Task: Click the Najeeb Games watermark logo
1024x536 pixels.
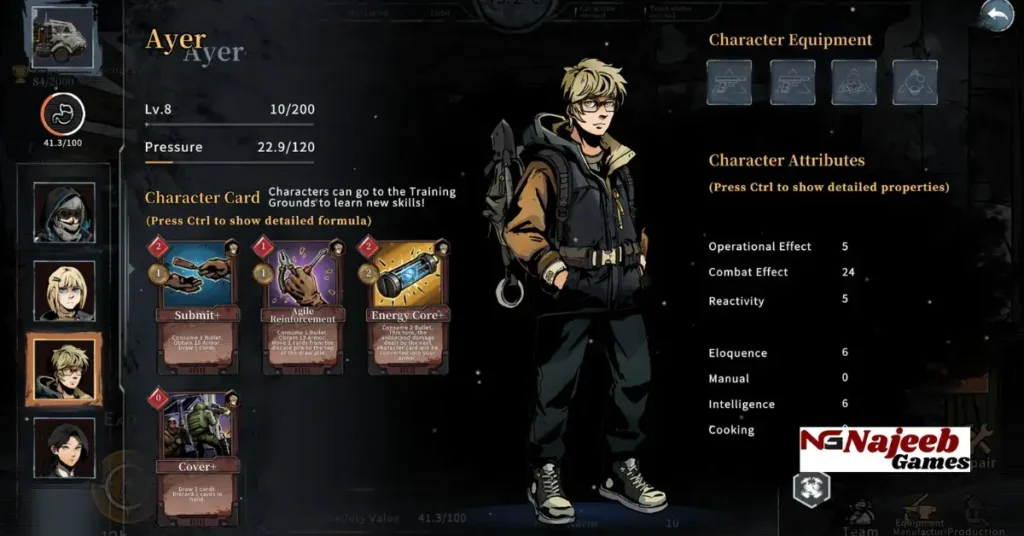Action: (885, 449)
